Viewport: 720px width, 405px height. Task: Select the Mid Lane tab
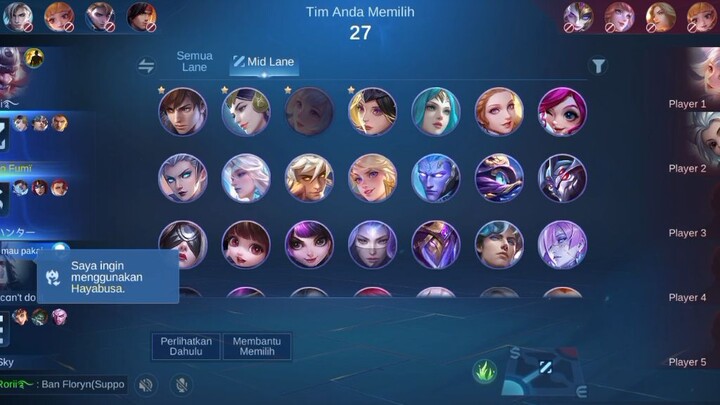pyautogui.click(x=264, y=62)
